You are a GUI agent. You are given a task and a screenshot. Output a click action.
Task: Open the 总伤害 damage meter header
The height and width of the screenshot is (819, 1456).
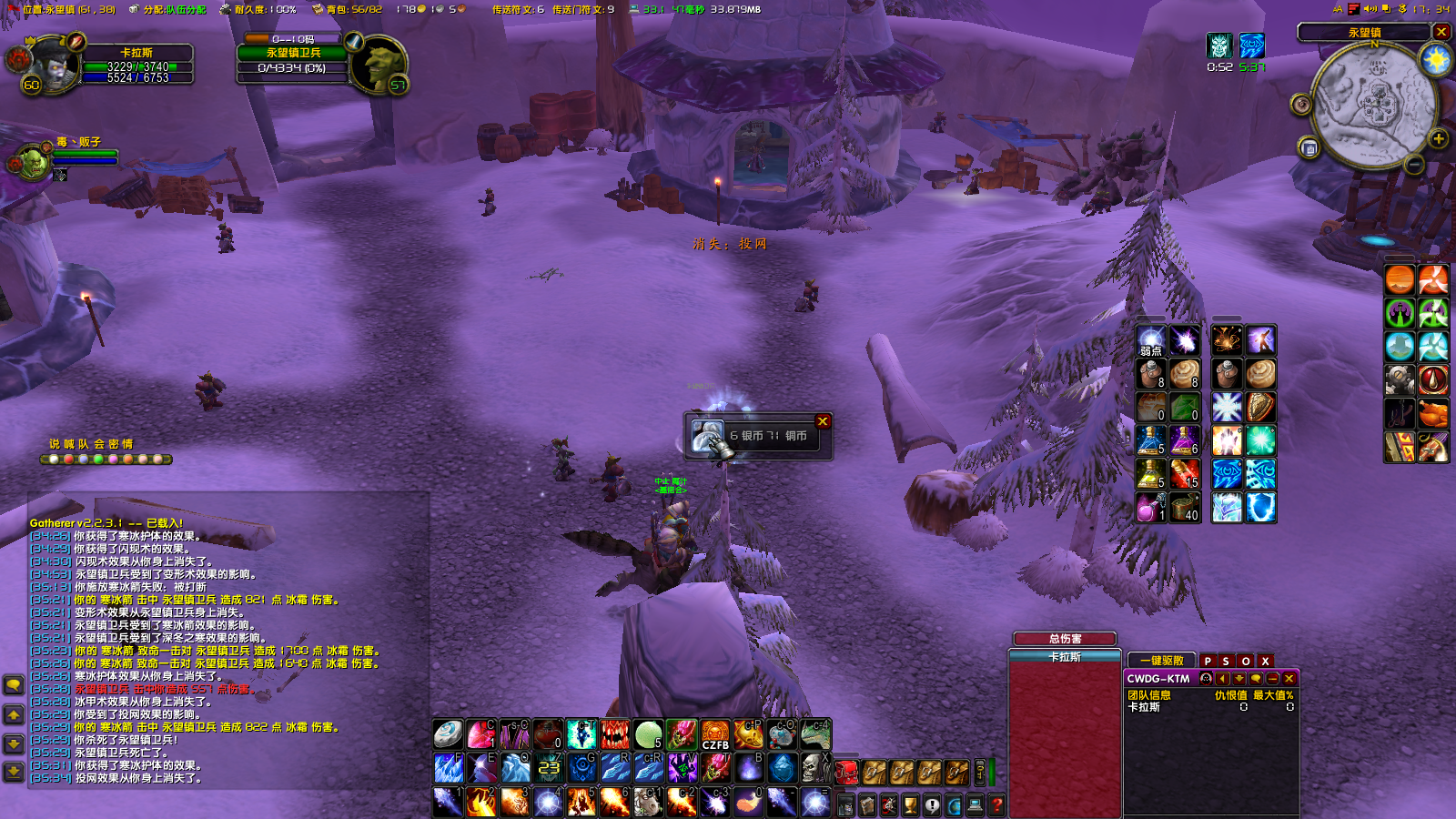1065,639
